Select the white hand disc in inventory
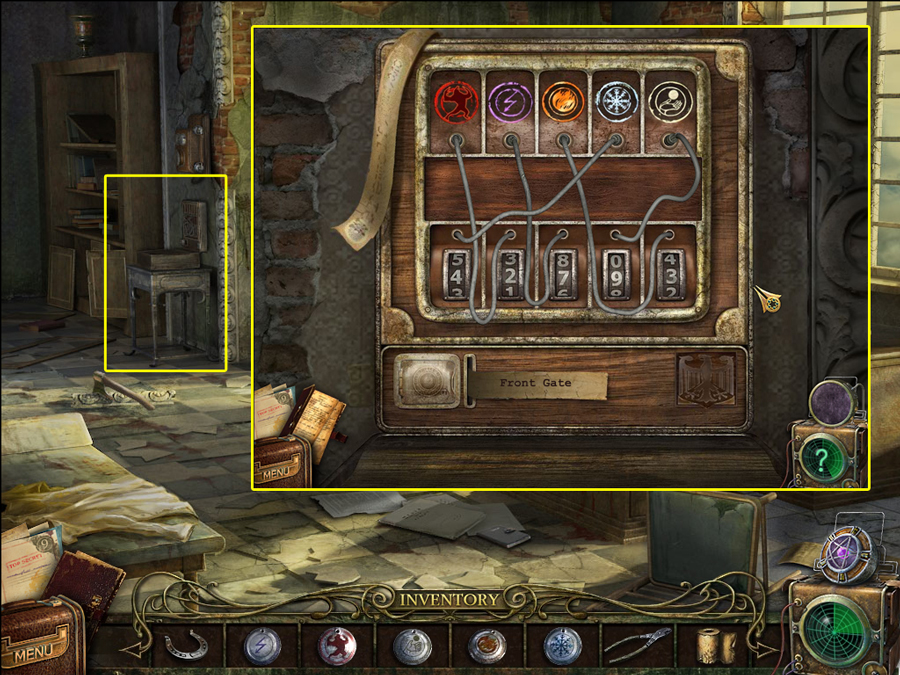The width and height of the screenshot is (900, 675). click(x=411, y=646)
